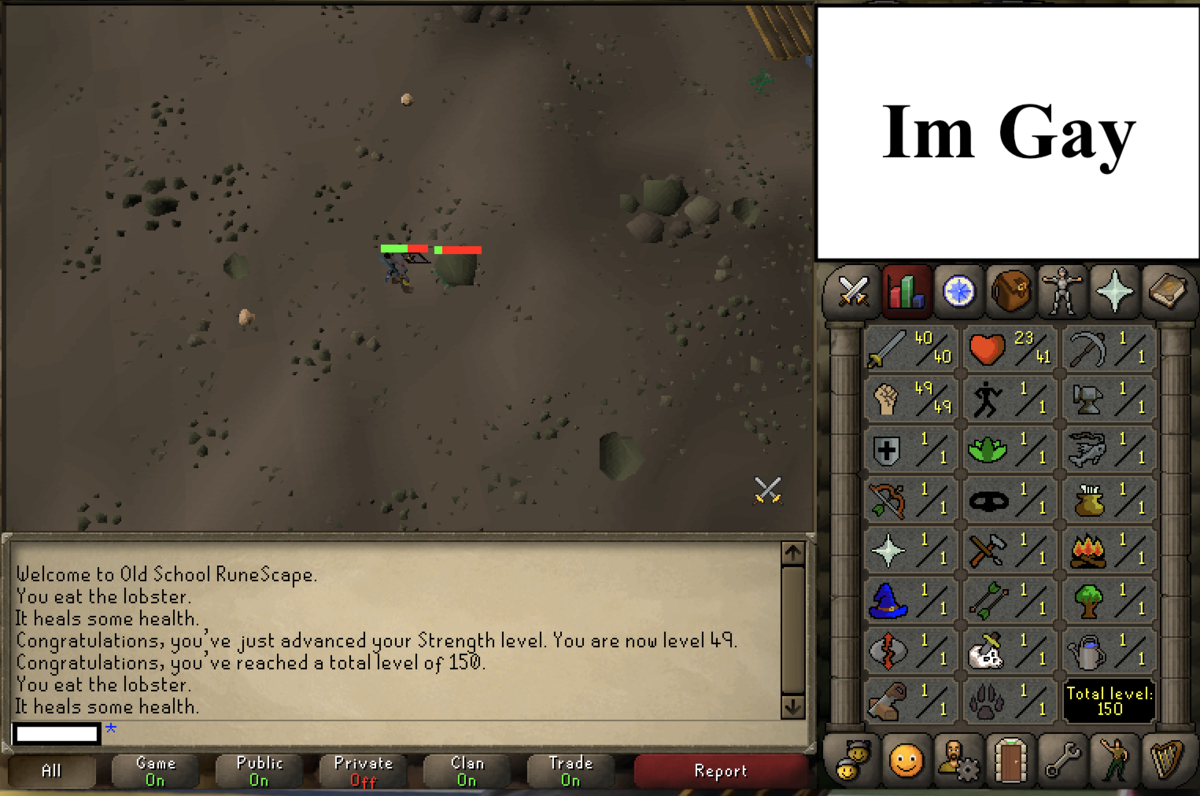
Task: Show All chat messages tab
Action: pyautogui.click(x=52, y=771)
